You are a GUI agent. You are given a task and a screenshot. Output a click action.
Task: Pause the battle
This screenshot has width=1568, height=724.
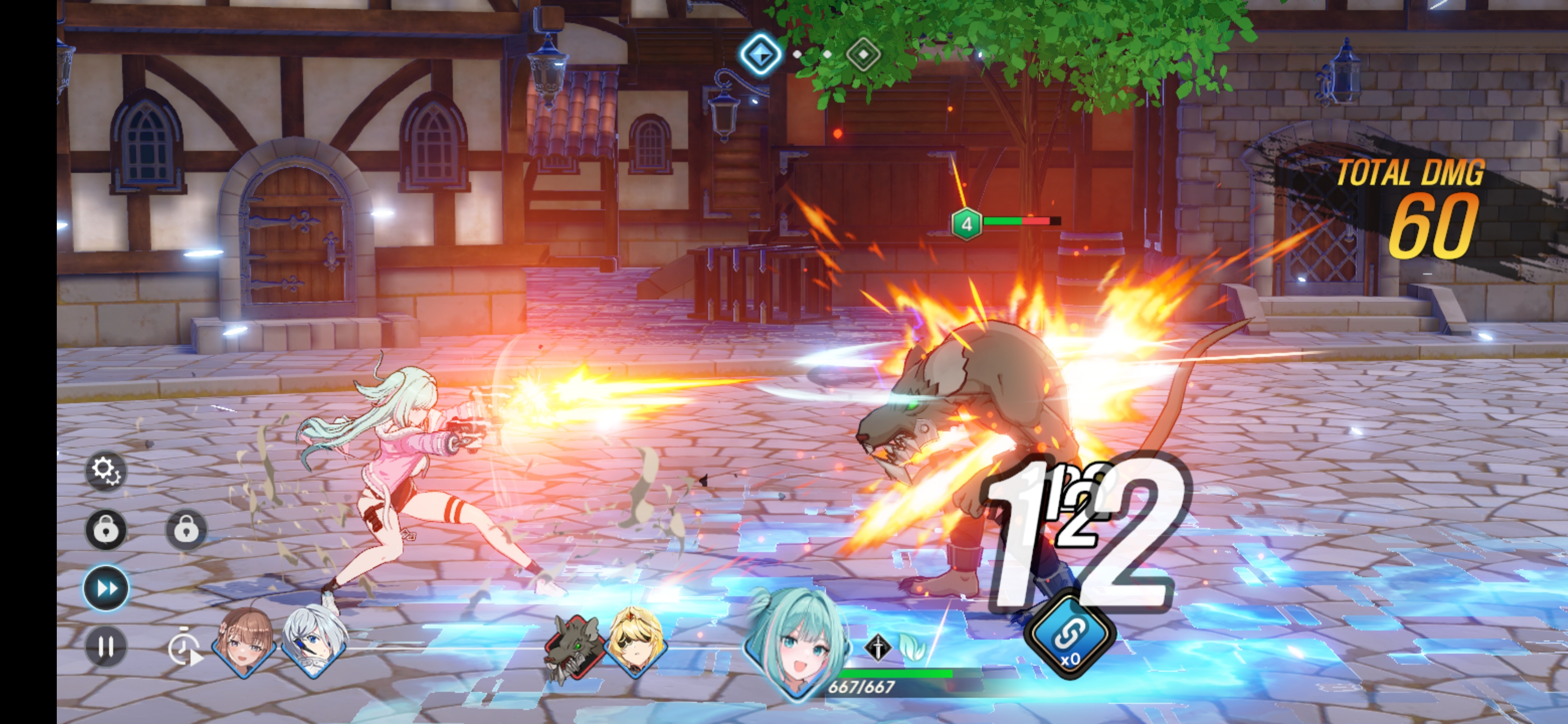point(106,646)
